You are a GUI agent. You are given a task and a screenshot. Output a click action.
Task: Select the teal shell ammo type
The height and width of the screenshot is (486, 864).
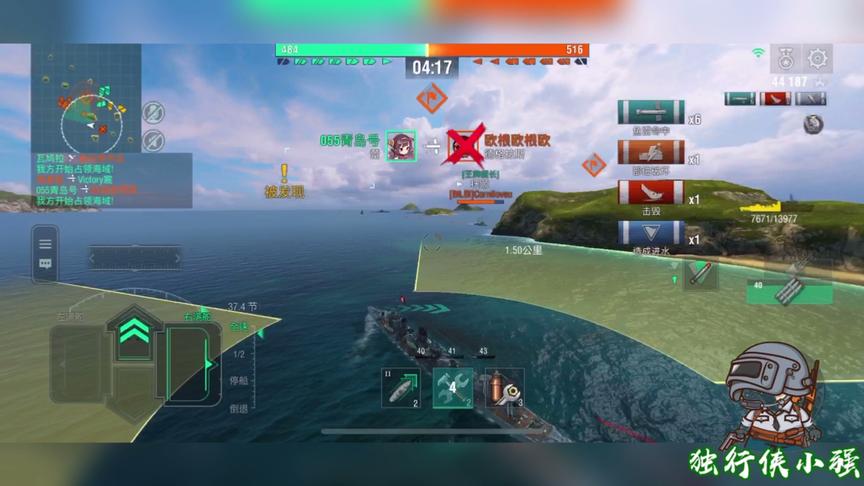tap(740, 99)
